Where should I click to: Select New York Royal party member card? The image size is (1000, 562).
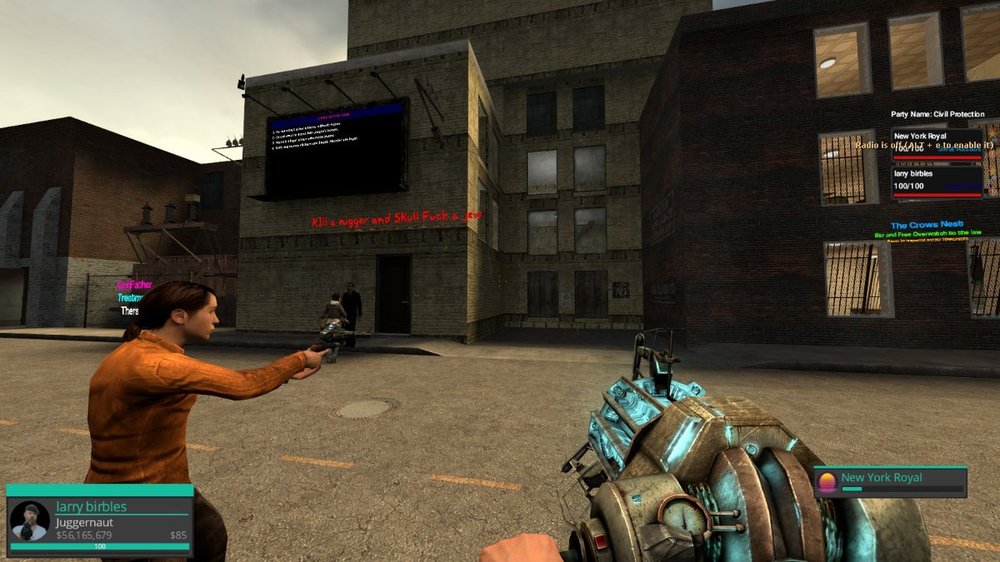pyautogui.click(x=936, y=141)
